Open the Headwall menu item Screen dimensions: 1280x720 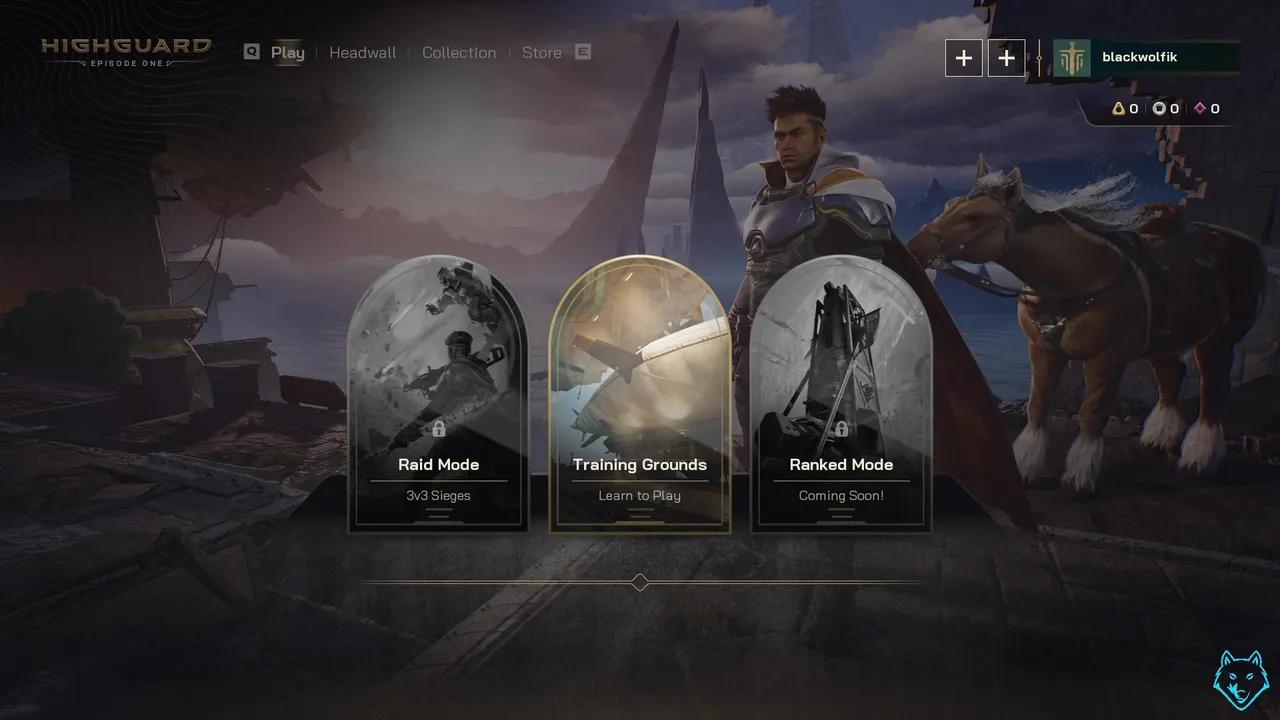363,52
